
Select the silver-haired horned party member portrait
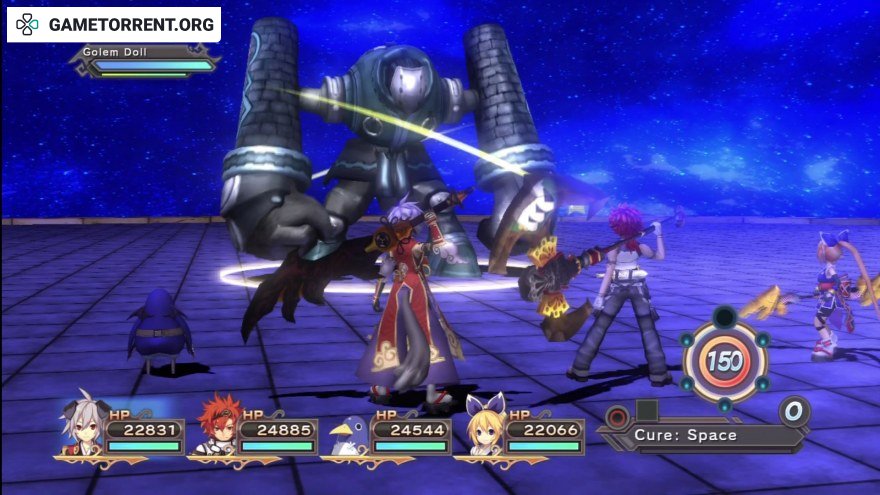[x=82, y=428]
